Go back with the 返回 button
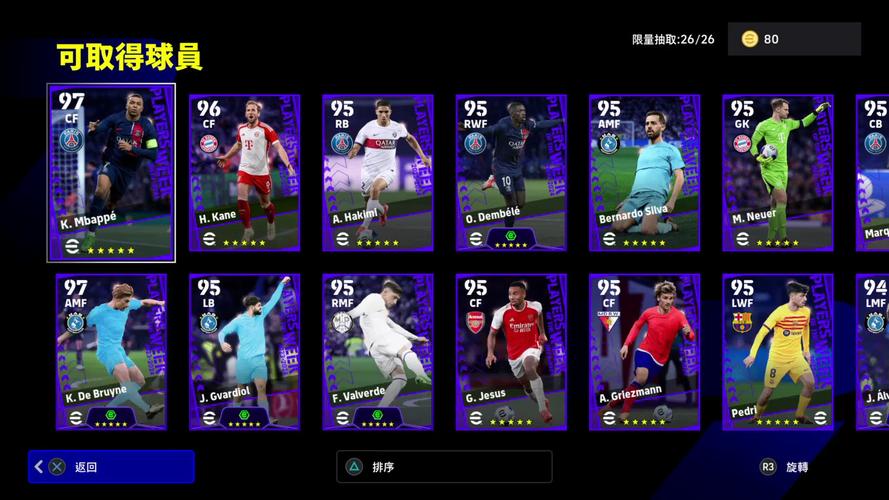The width and height of the screenshot is (889, 500). [111, 467]
